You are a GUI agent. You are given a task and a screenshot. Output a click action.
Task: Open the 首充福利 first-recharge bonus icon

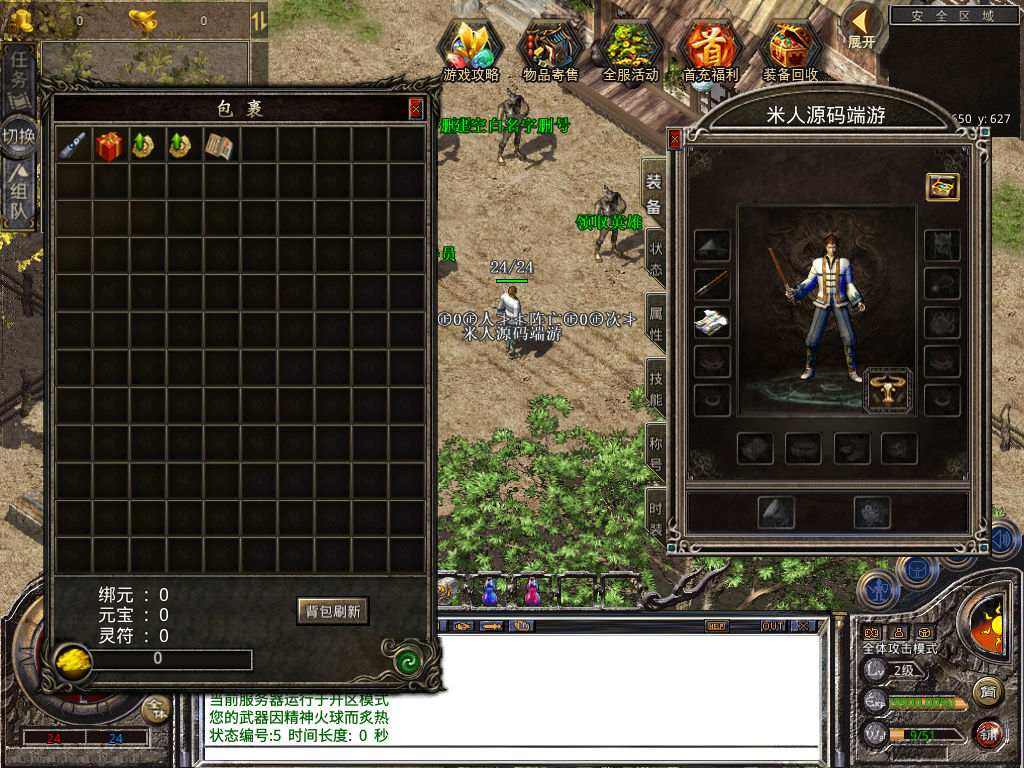710,49
